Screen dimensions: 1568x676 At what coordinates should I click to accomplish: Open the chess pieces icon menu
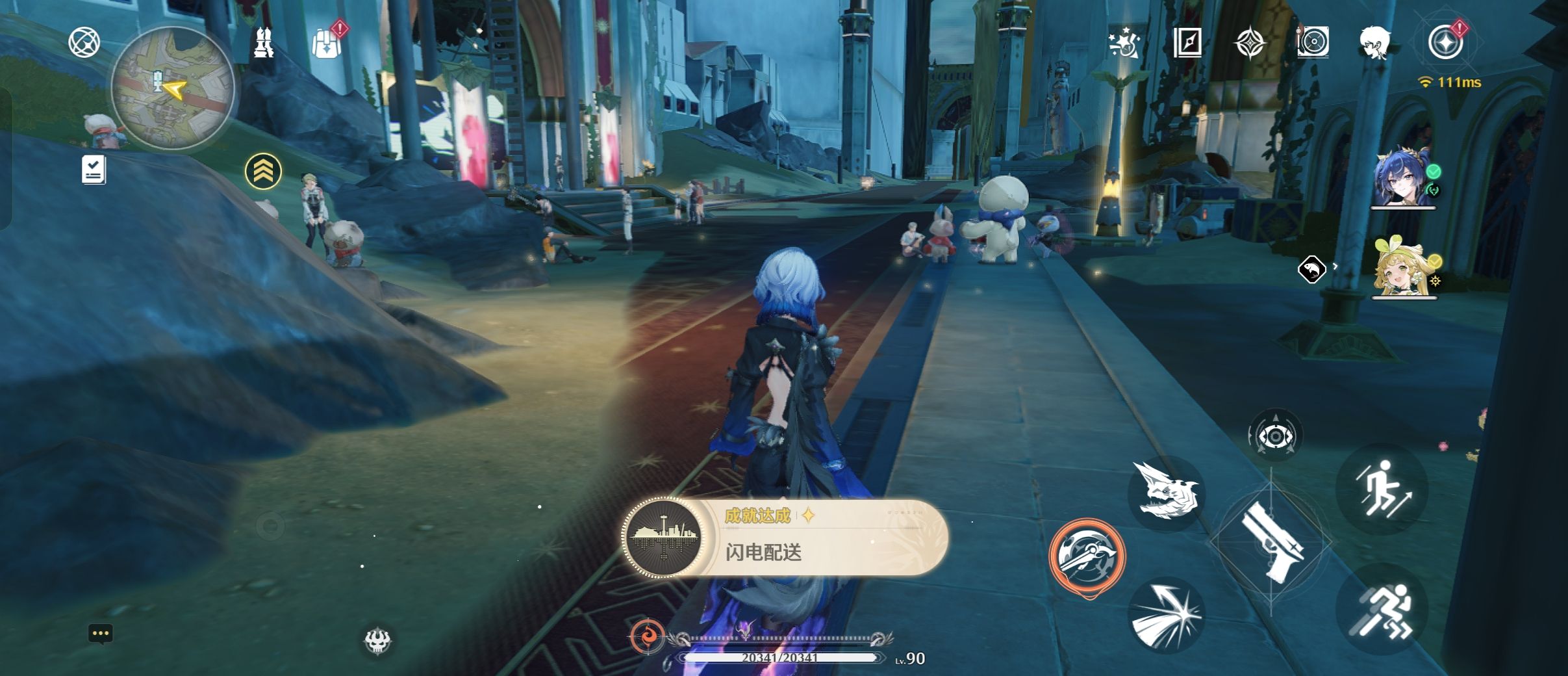pyautogui.click(x=263, y=43)
